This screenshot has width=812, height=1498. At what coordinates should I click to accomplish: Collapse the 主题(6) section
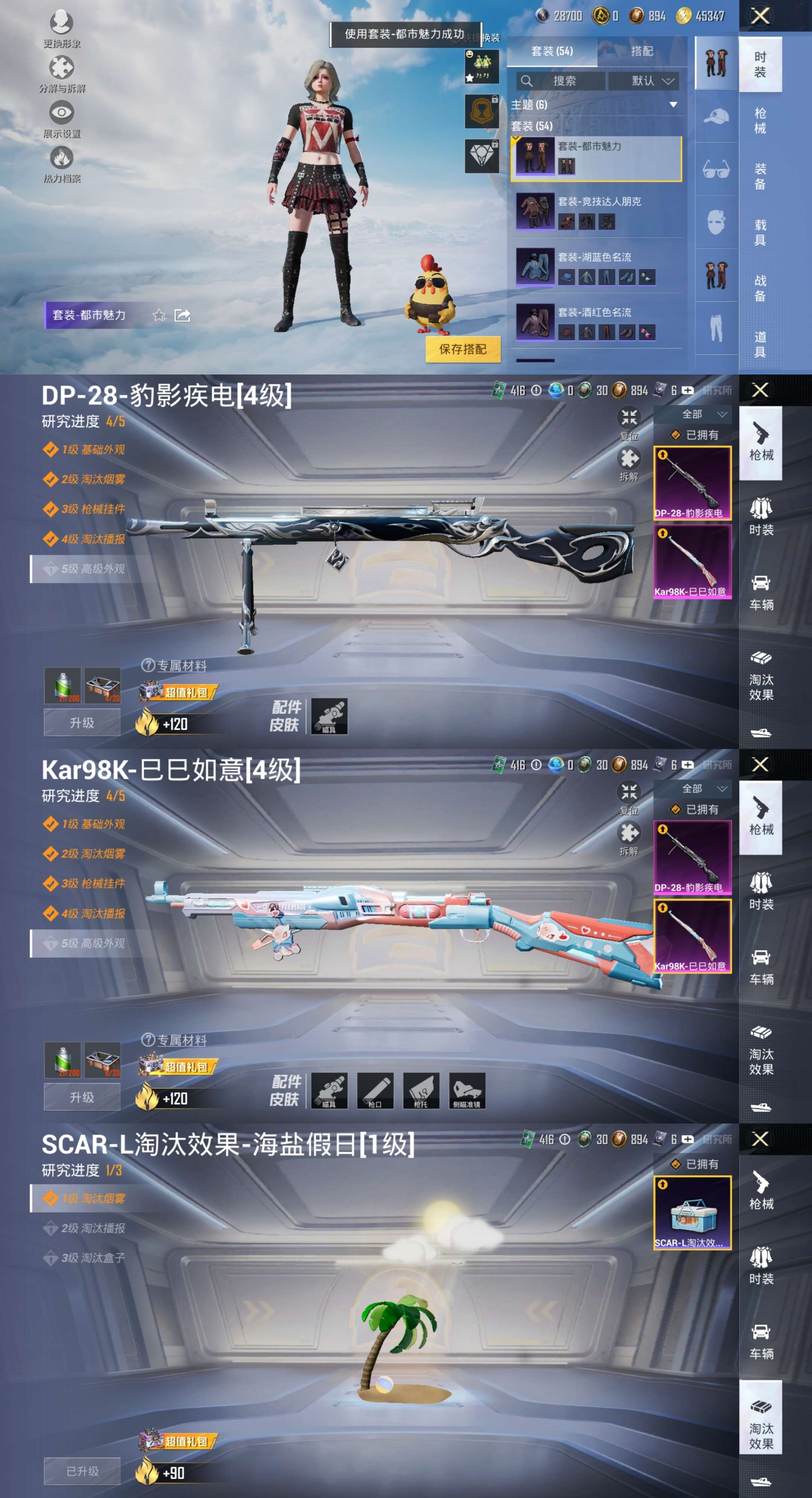tap(674, 105)
